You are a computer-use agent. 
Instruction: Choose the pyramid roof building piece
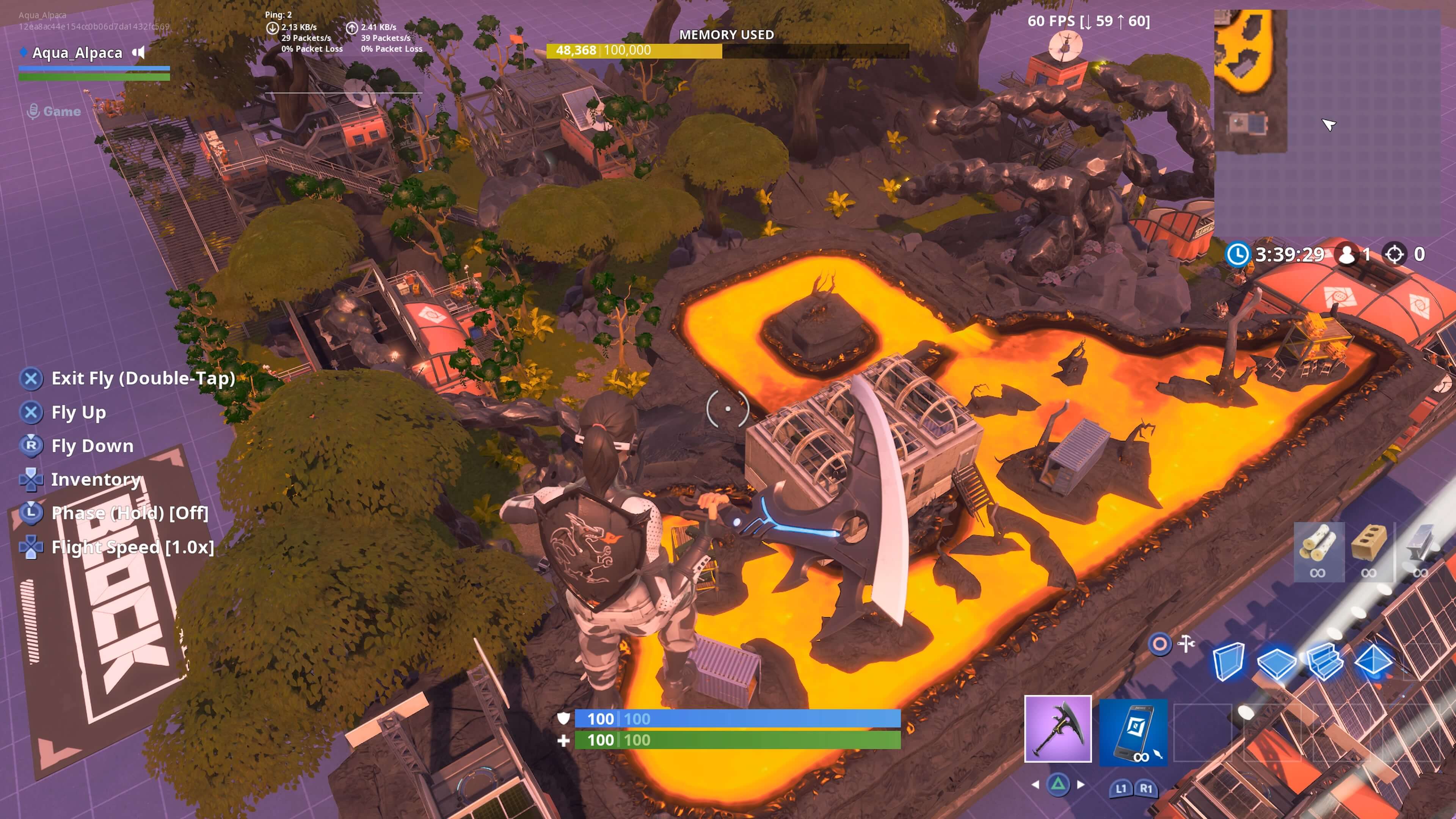point(1373,661)
